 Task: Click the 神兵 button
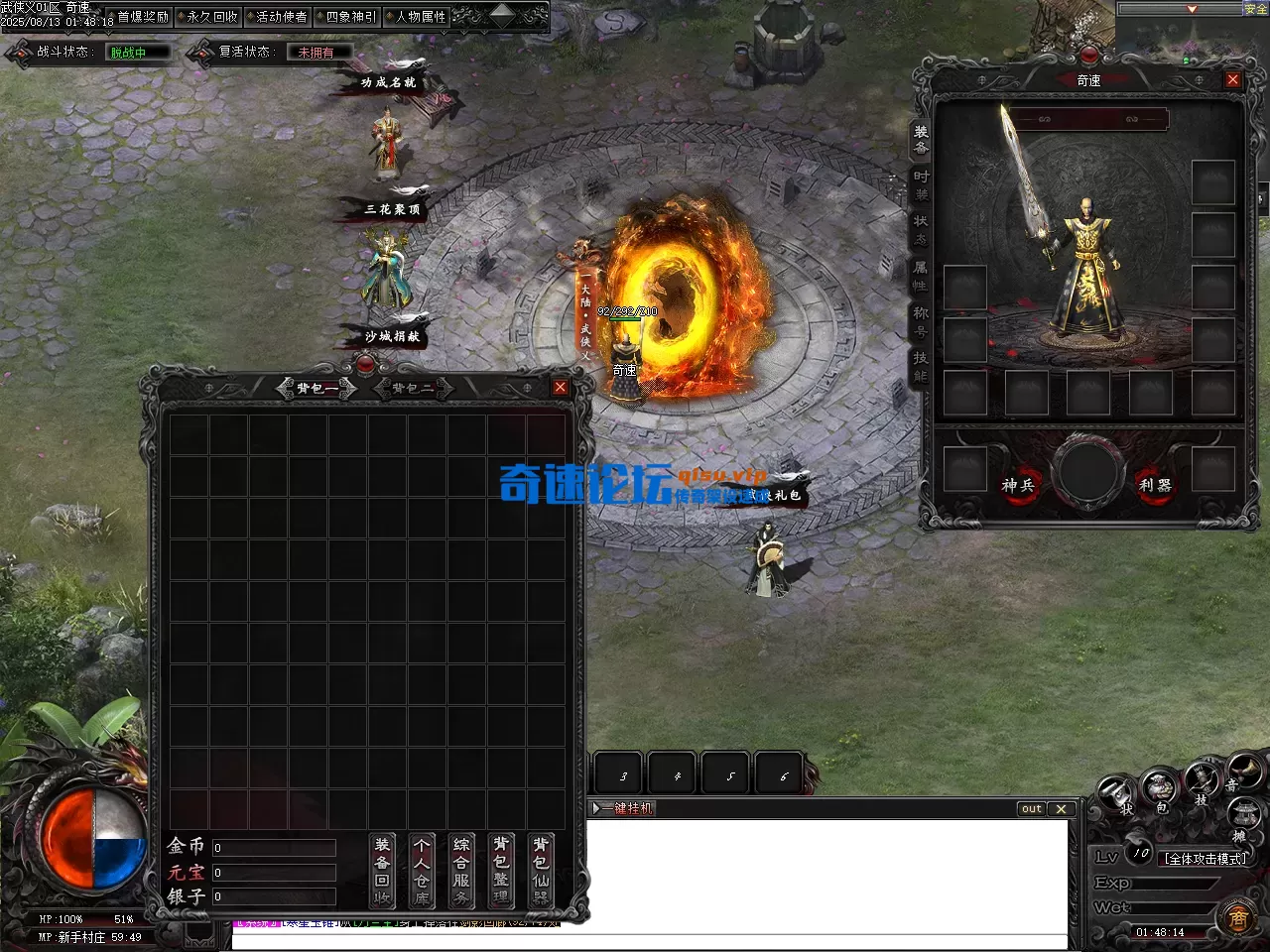(1017, 485)
